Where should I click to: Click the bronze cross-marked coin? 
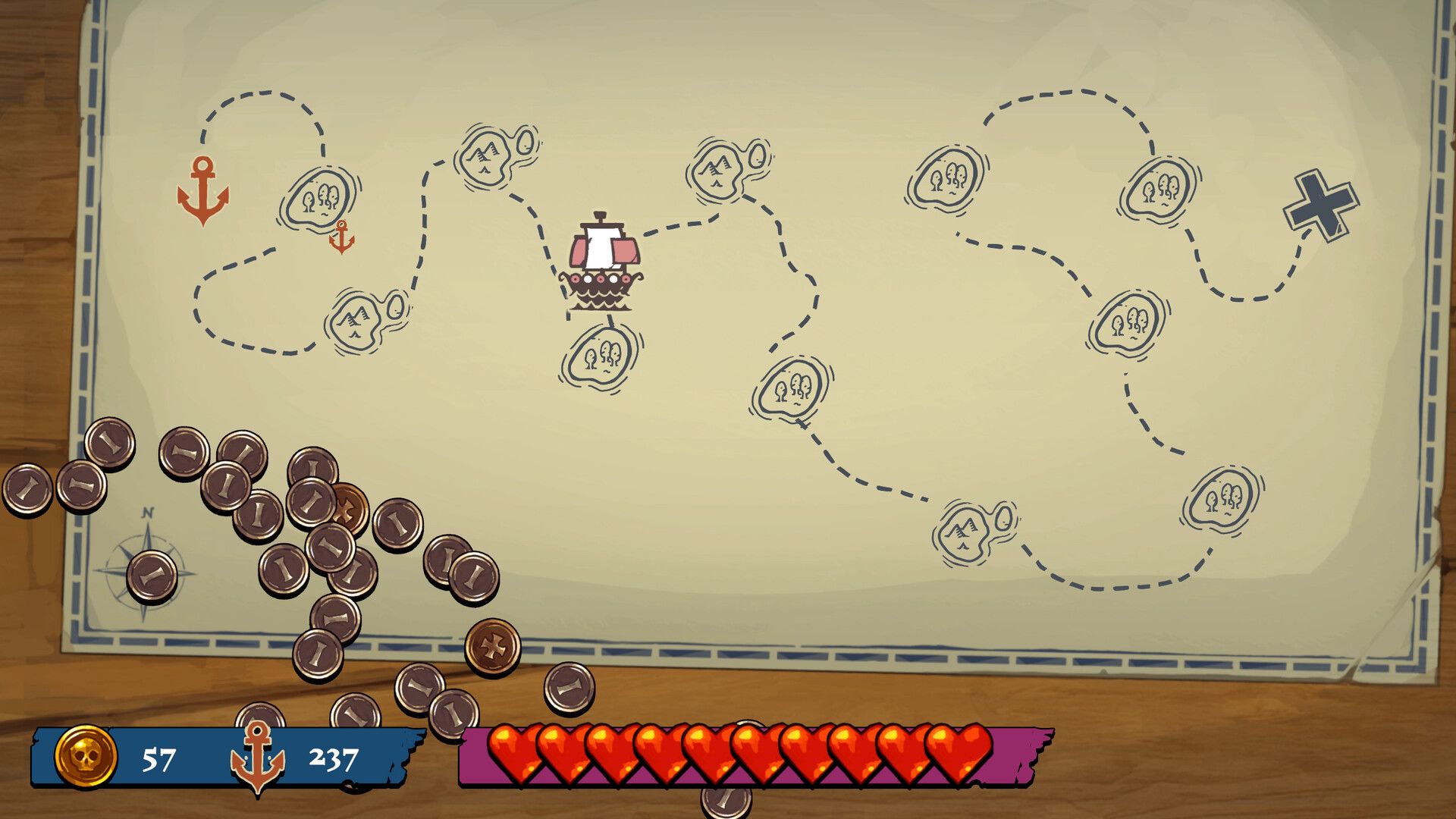493,648
